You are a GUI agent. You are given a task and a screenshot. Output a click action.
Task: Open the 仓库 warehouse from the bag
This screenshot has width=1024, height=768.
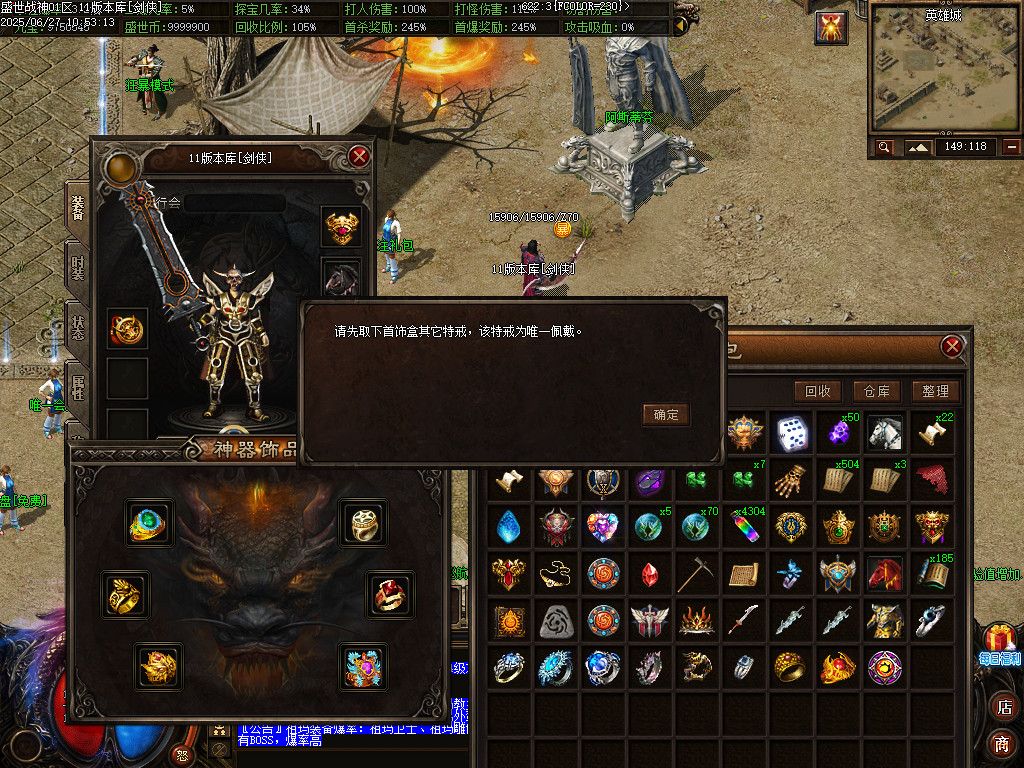tap(877, 391)
